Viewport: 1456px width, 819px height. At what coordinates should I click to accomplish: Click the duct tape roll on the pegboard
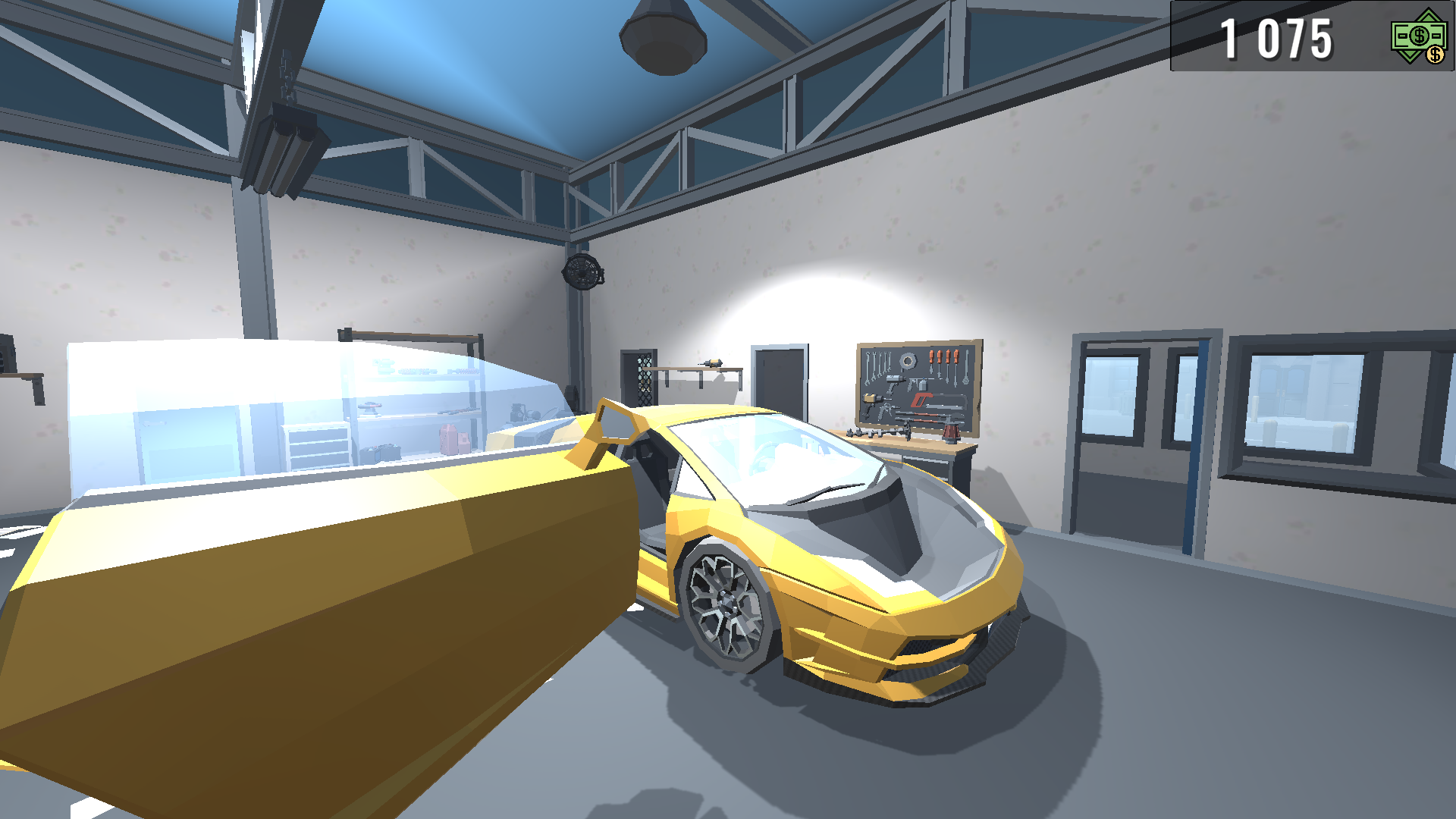click(908, 361)
